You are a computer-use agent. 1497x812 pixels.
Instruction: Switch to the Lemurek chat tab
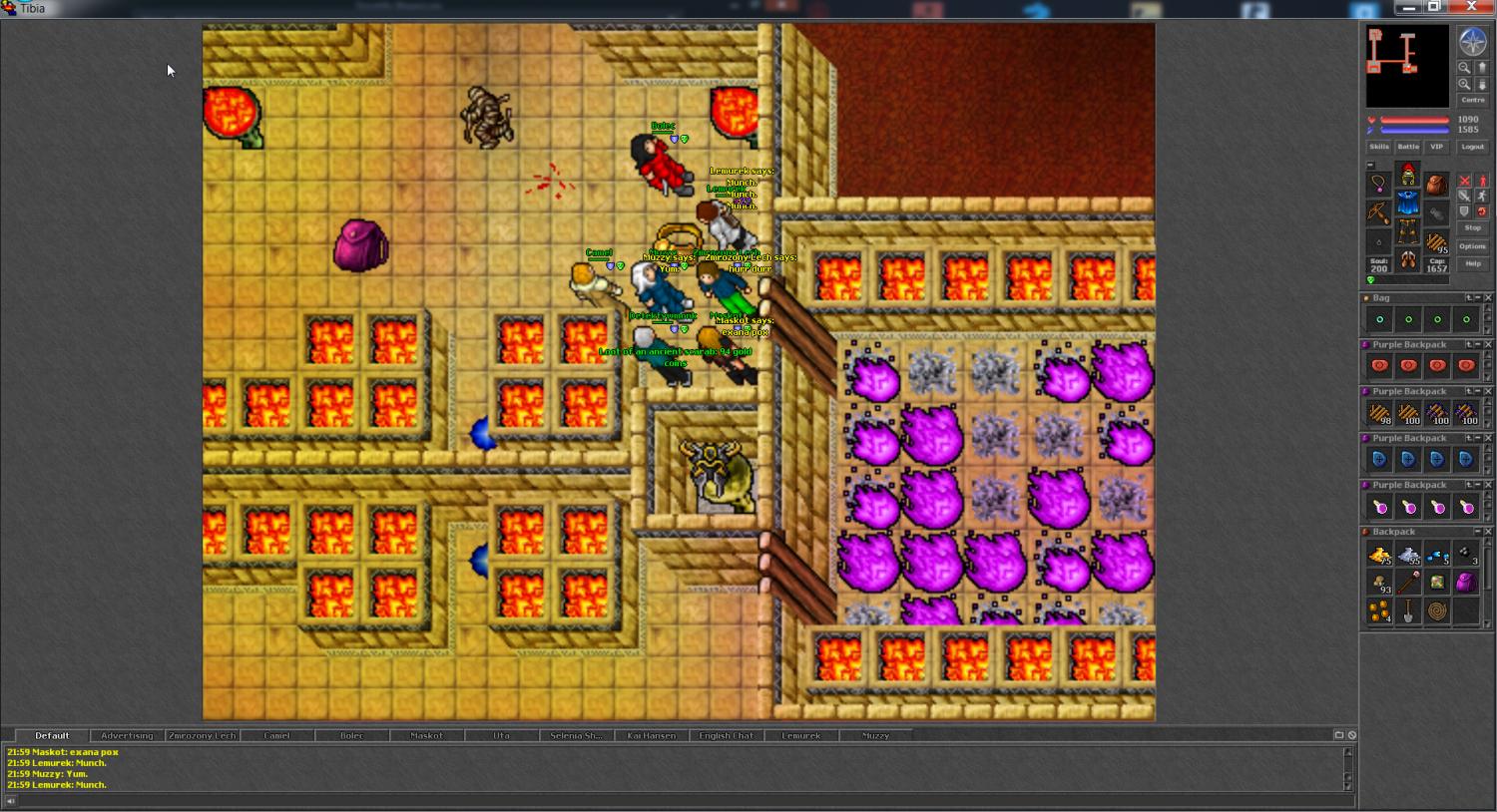(x=800, y=736)
